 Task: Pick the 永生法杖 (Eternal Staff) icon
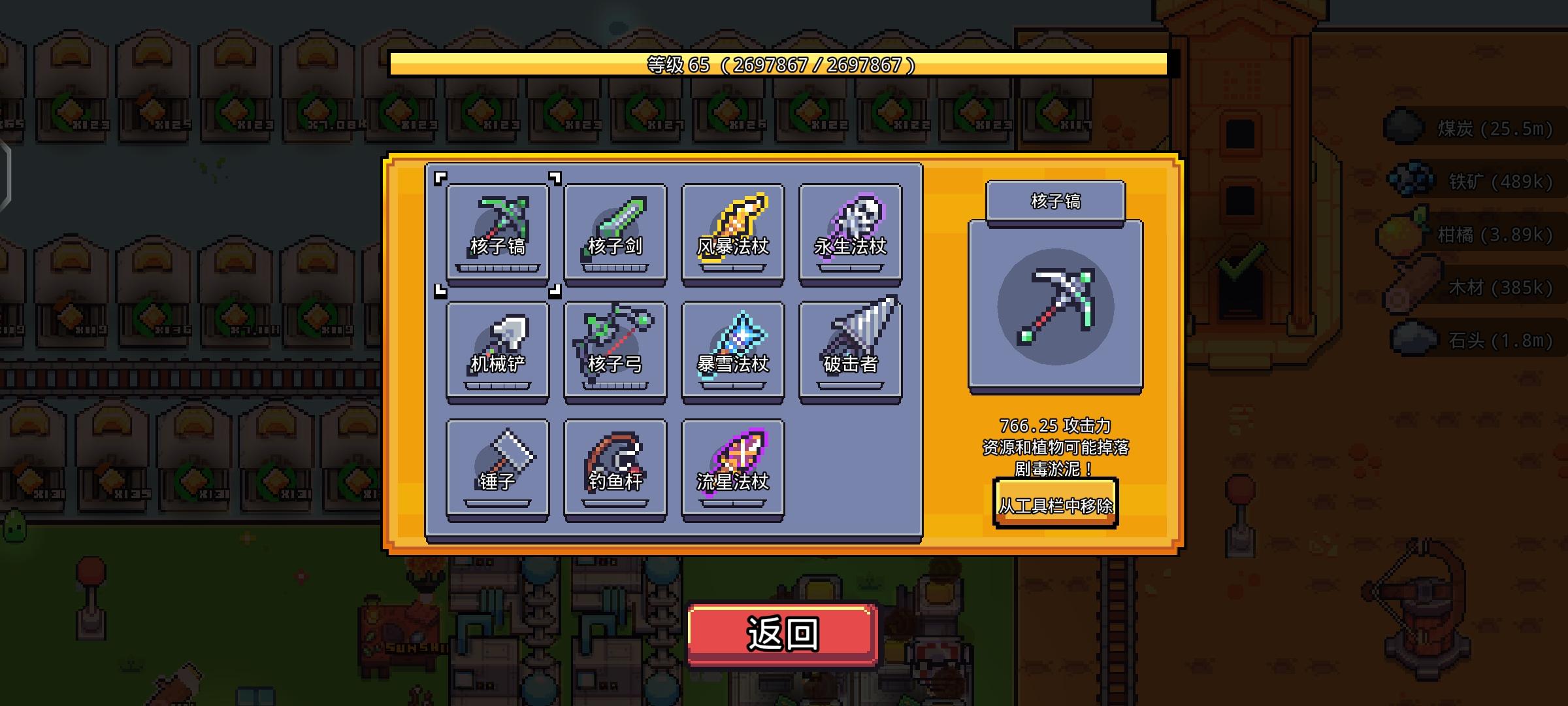(849, 232)
